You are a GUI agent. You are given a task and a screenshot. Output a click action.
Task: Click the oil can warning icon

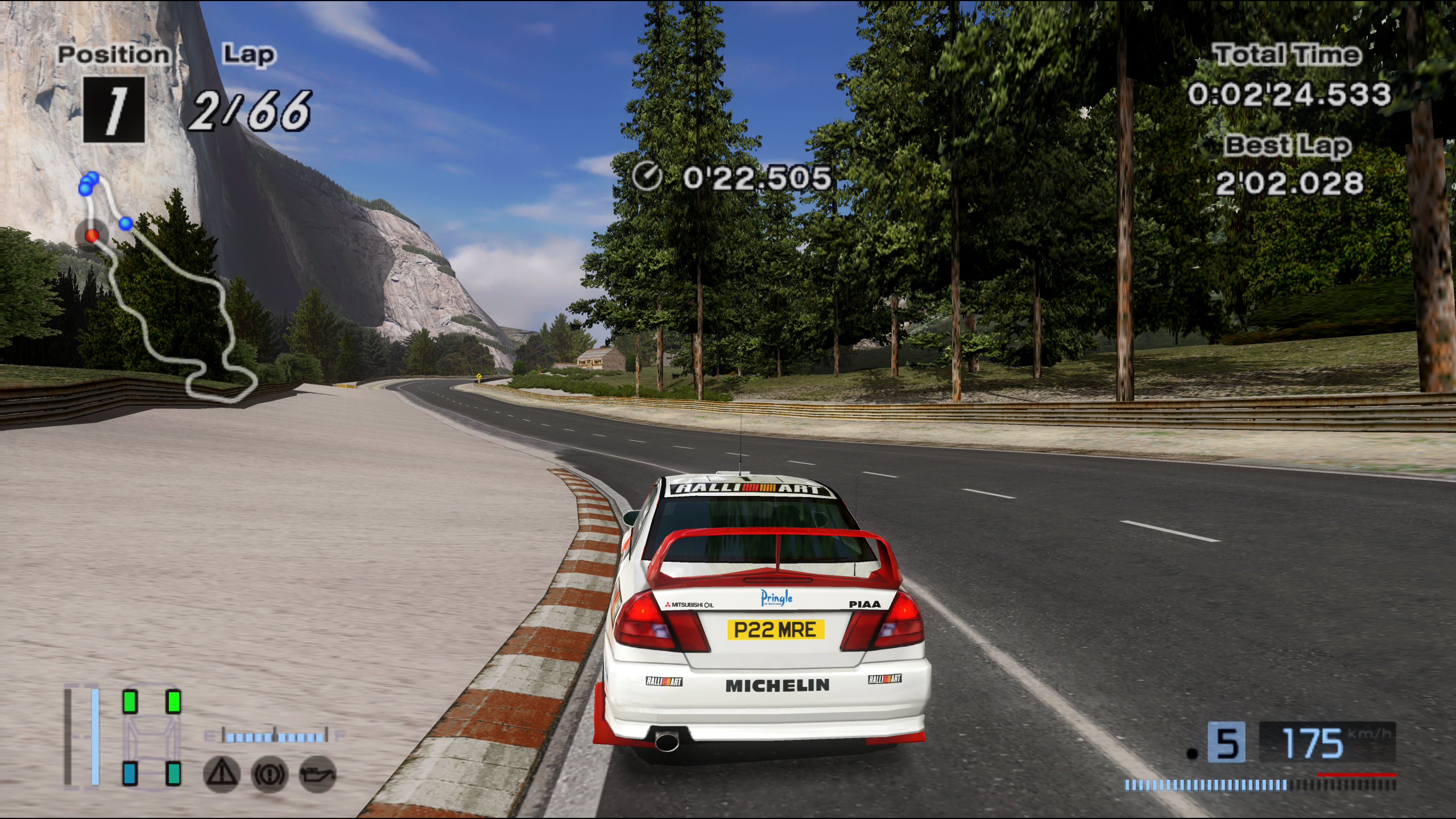pos(317,773)
